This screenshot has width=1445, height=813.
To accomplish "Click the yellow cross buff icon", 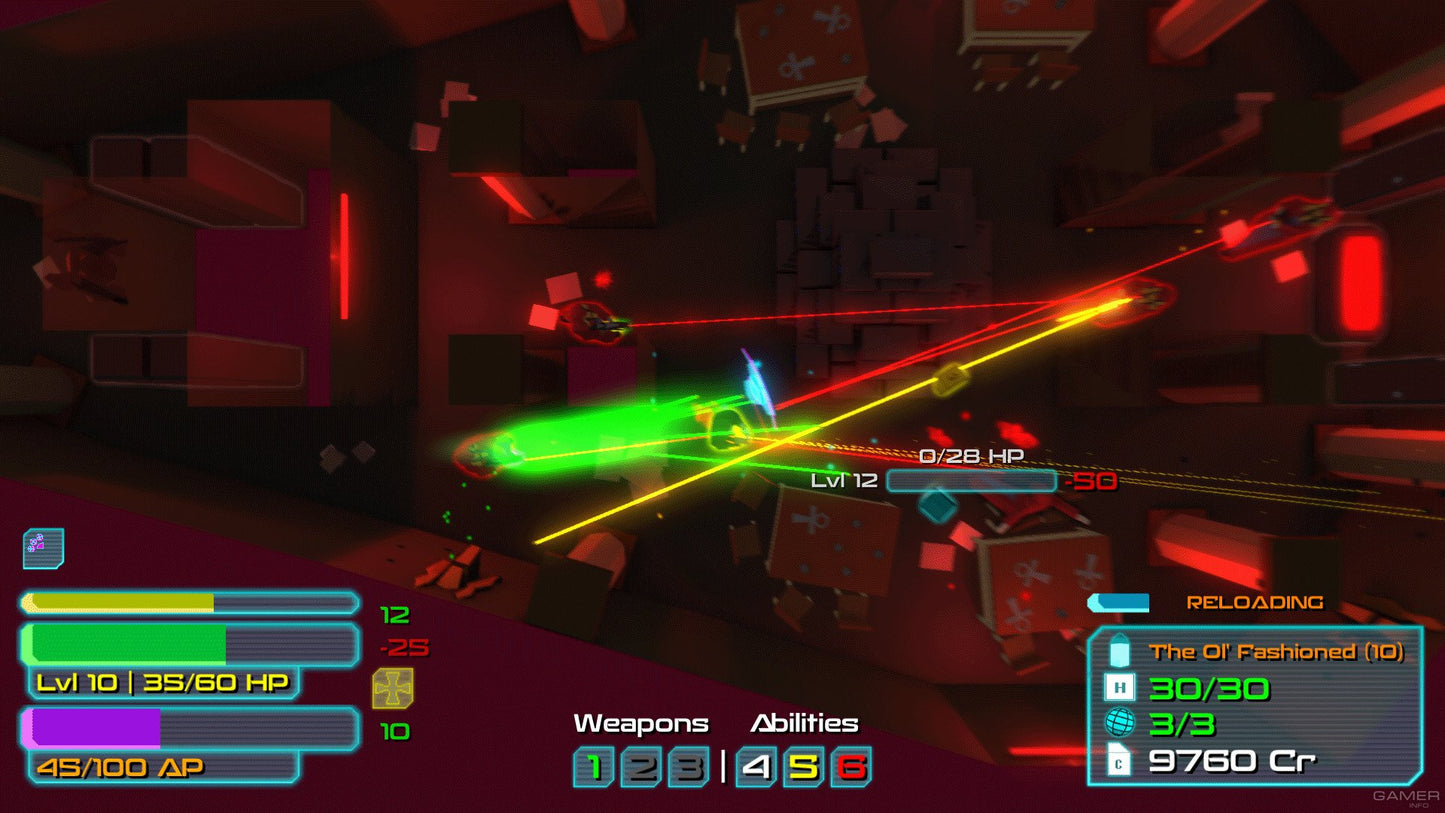I will point(393,689).
